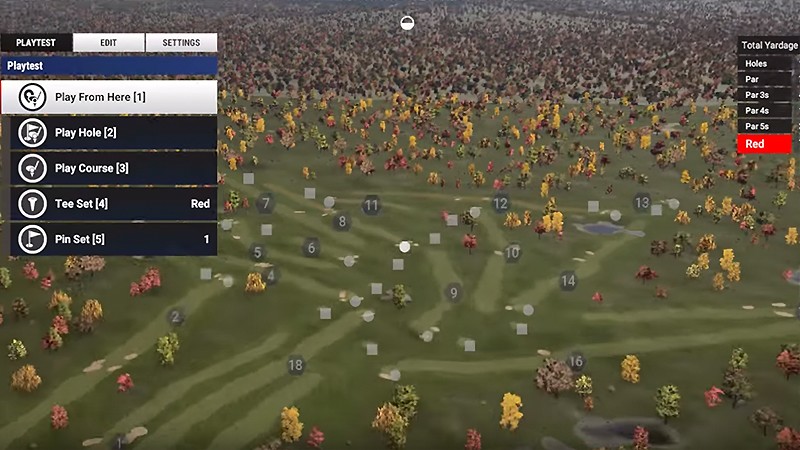The image size is (800, 450).
Task: Change the Tee Set option
Action: (114, 204)
